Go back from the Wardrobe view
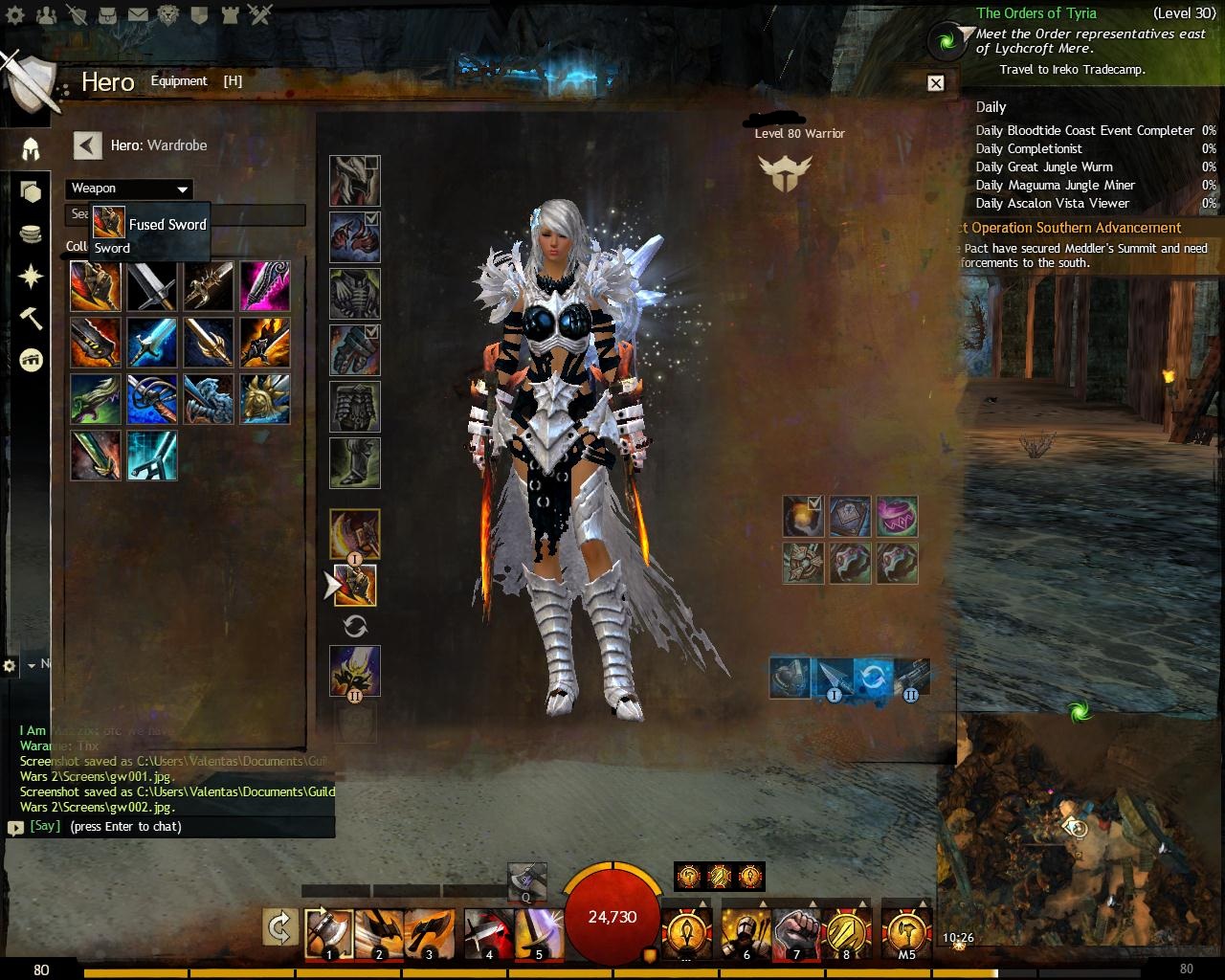 pyautogui.click(x=87, y=145)
